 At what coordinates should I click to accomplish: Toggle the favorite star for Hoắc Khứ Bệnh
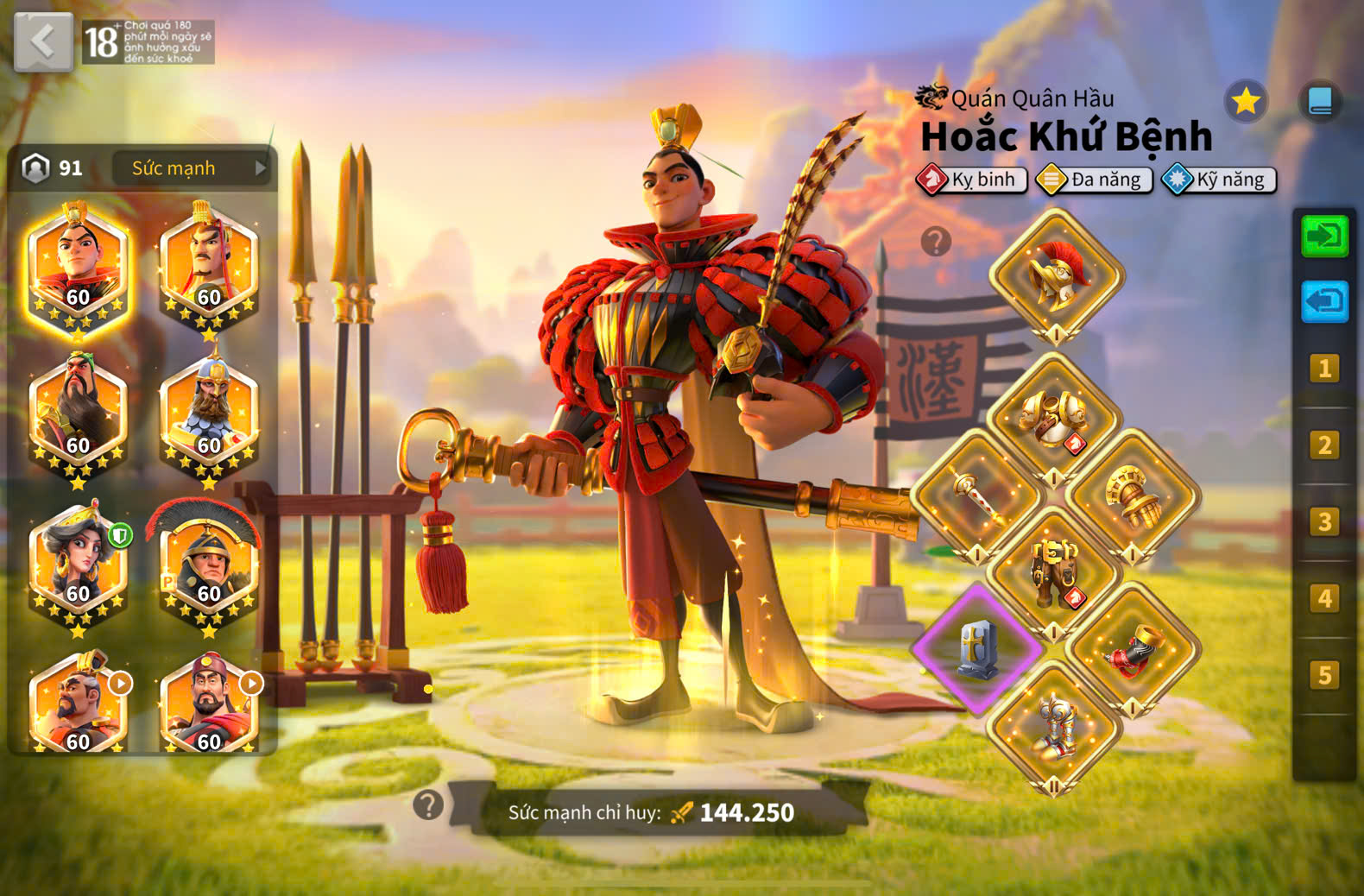tap(1244, 101)
